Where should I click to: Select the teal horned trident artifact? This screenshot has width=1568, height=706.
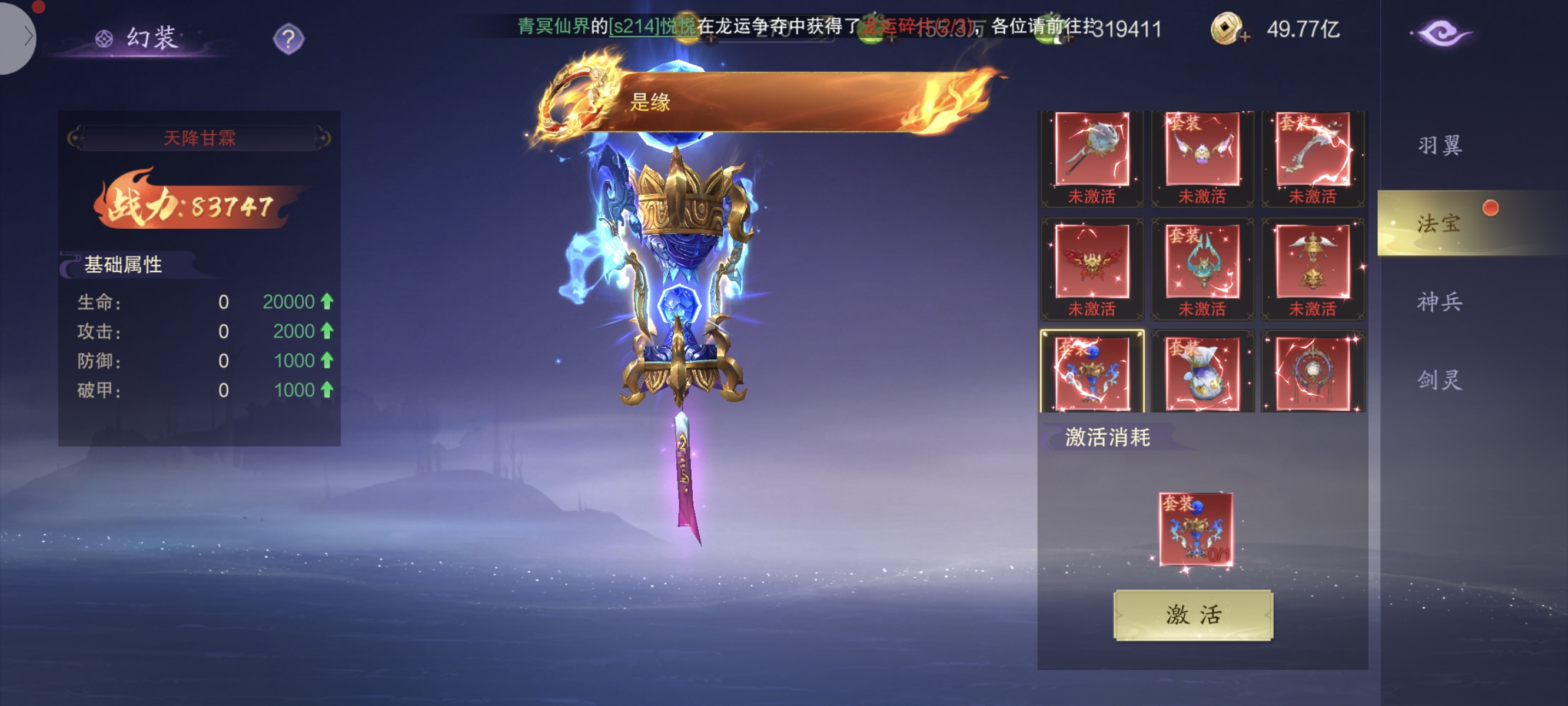click(x=1201, y=262)
